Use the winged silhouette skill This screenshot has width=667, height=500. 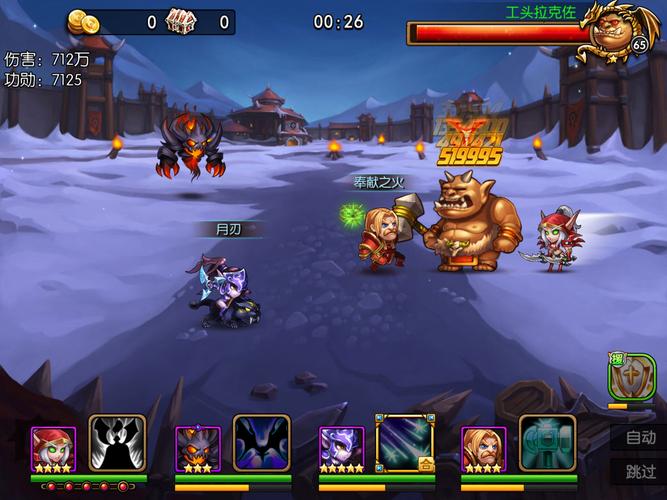click(117, 443)
